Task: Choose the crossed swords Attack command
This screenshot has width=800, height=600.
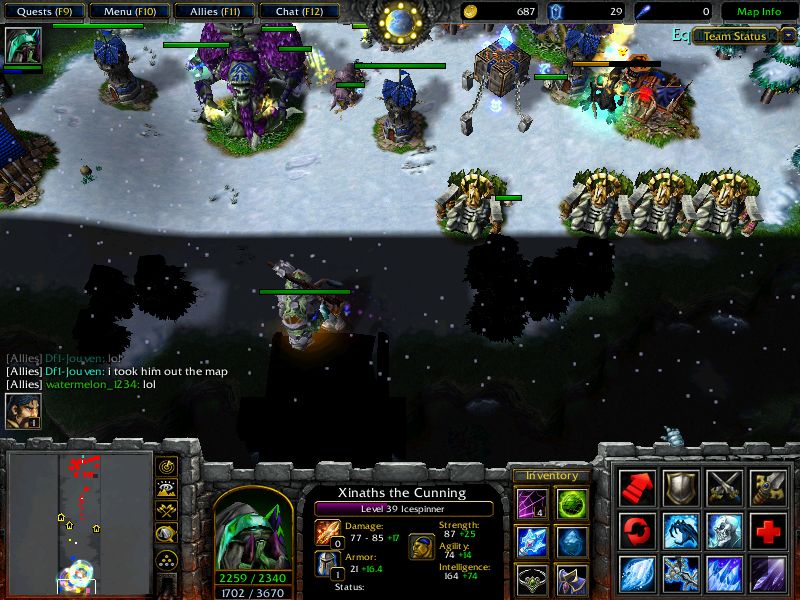Action: [x=724, y=487]
